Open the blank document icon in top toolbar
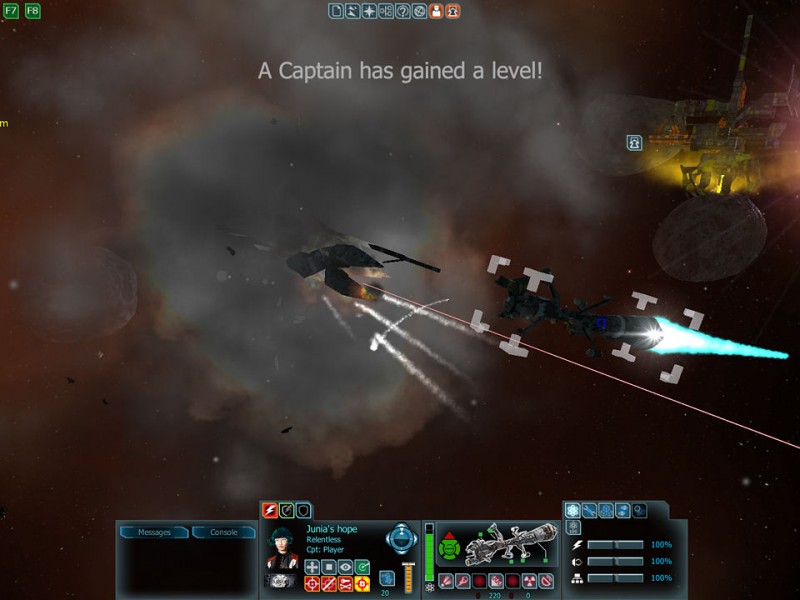800x600 pixels. (336, 11)
